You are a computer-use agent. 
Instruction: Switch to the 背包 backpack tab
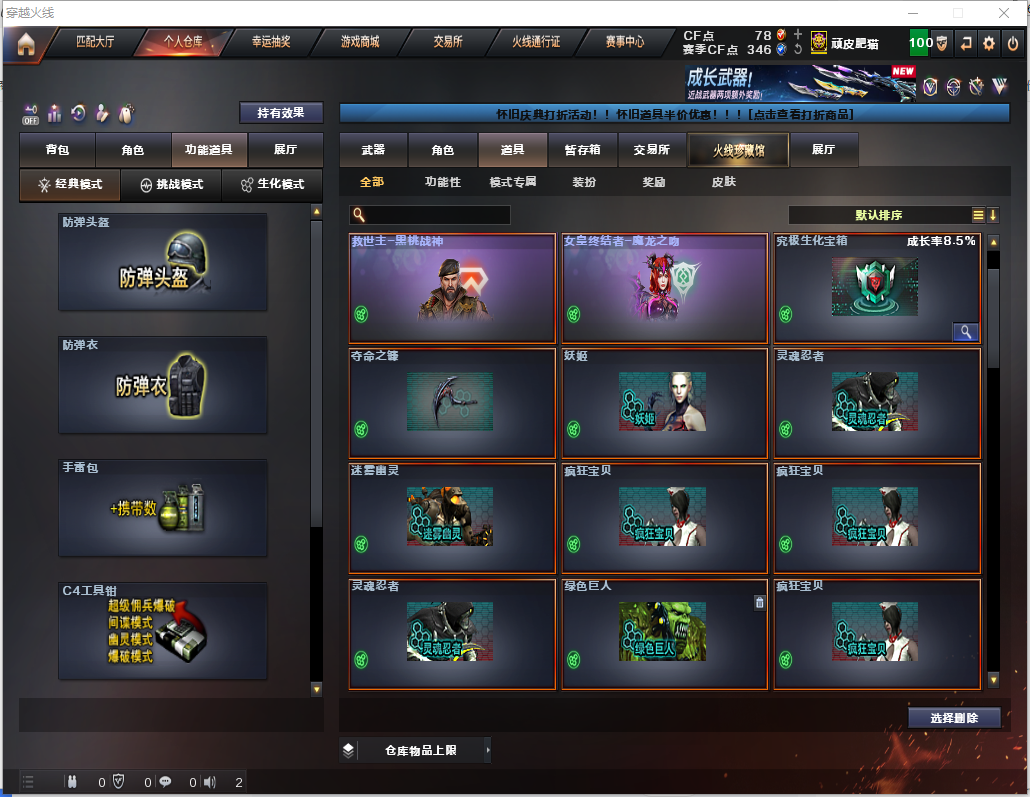(x=57, y=150)
